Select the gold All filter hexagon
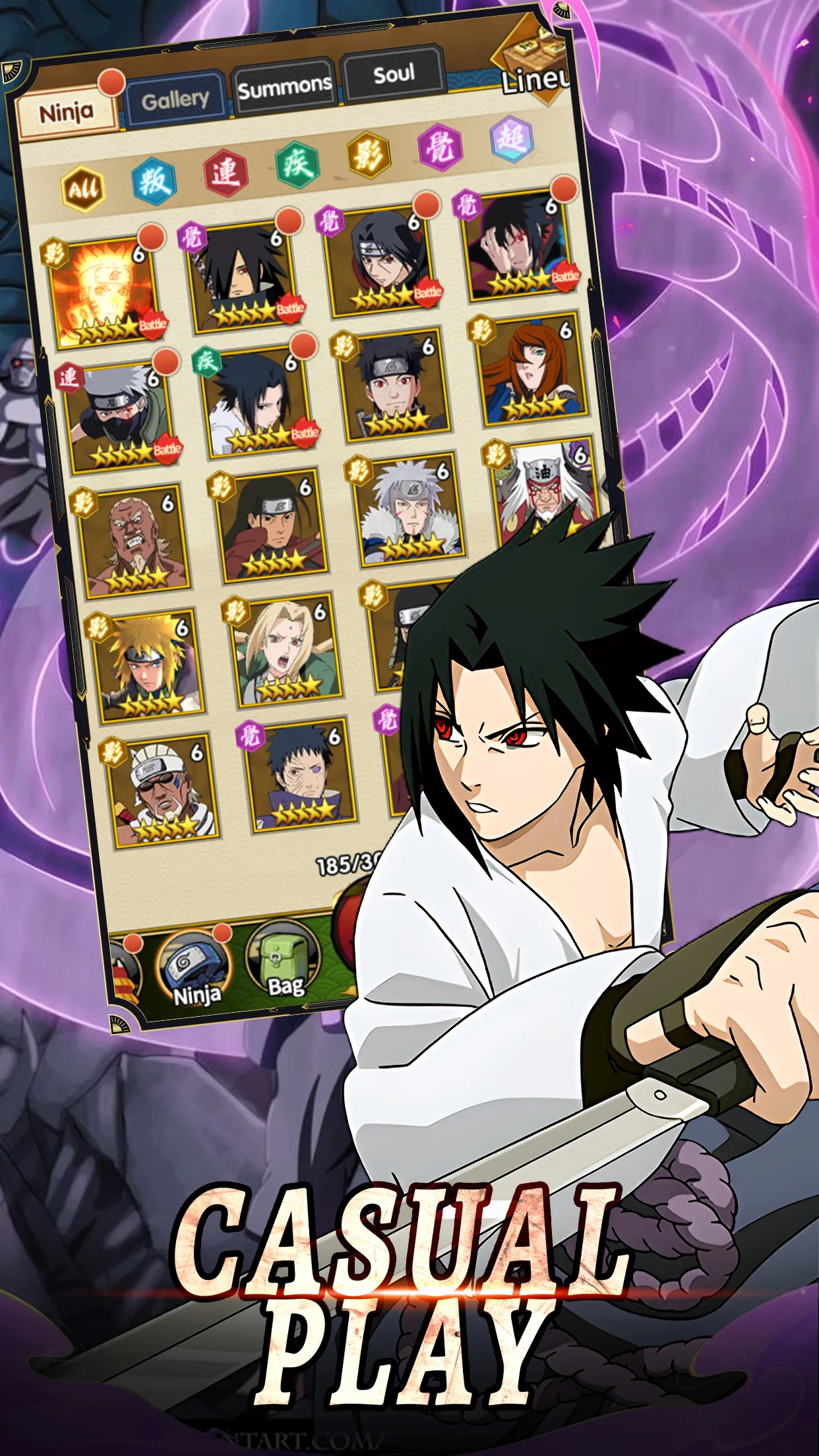The image size is (819, 1456). (x=83, y=189)
